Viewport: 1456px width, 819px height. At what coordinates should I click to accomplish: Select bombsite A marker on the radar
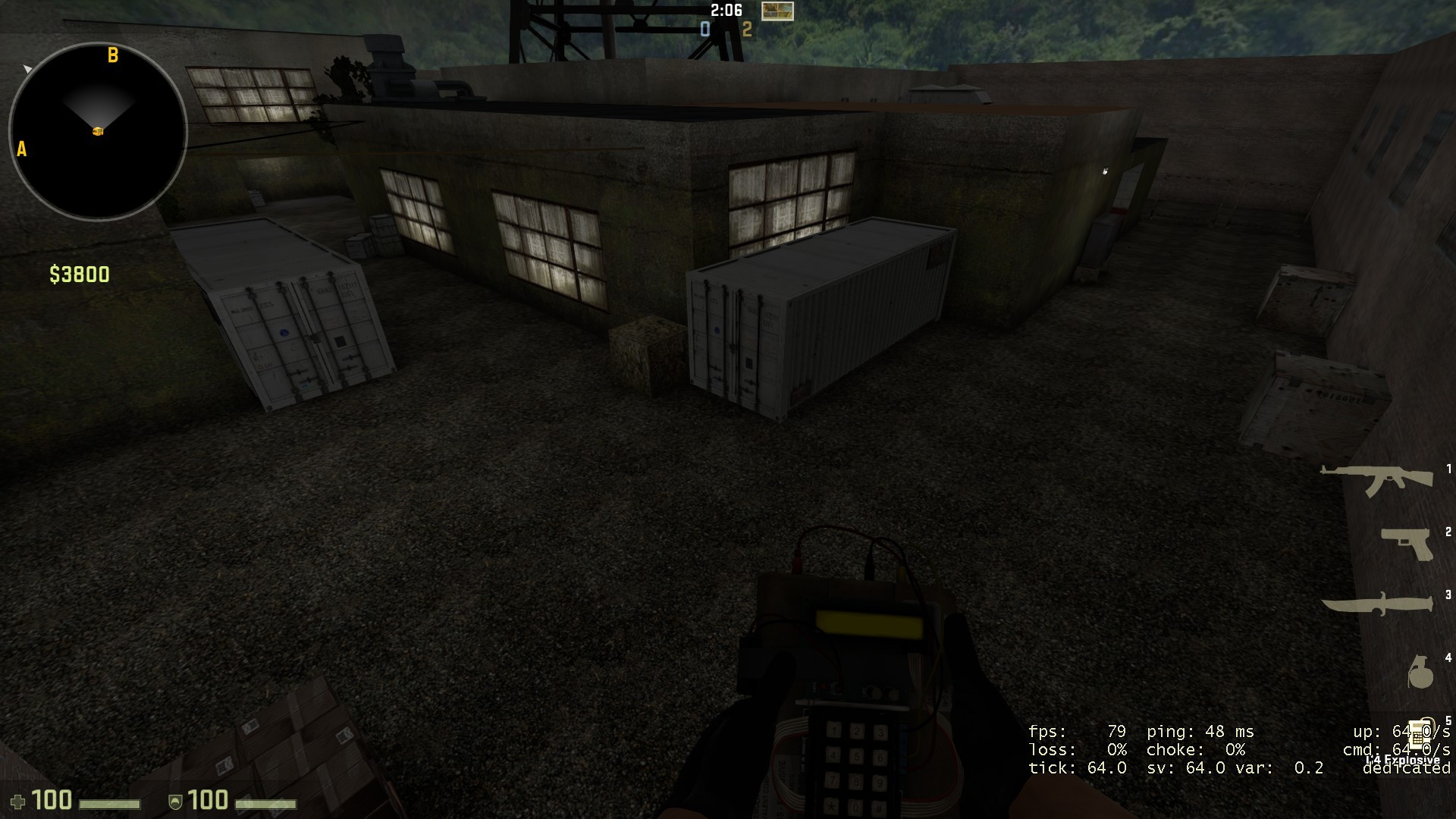21,150
